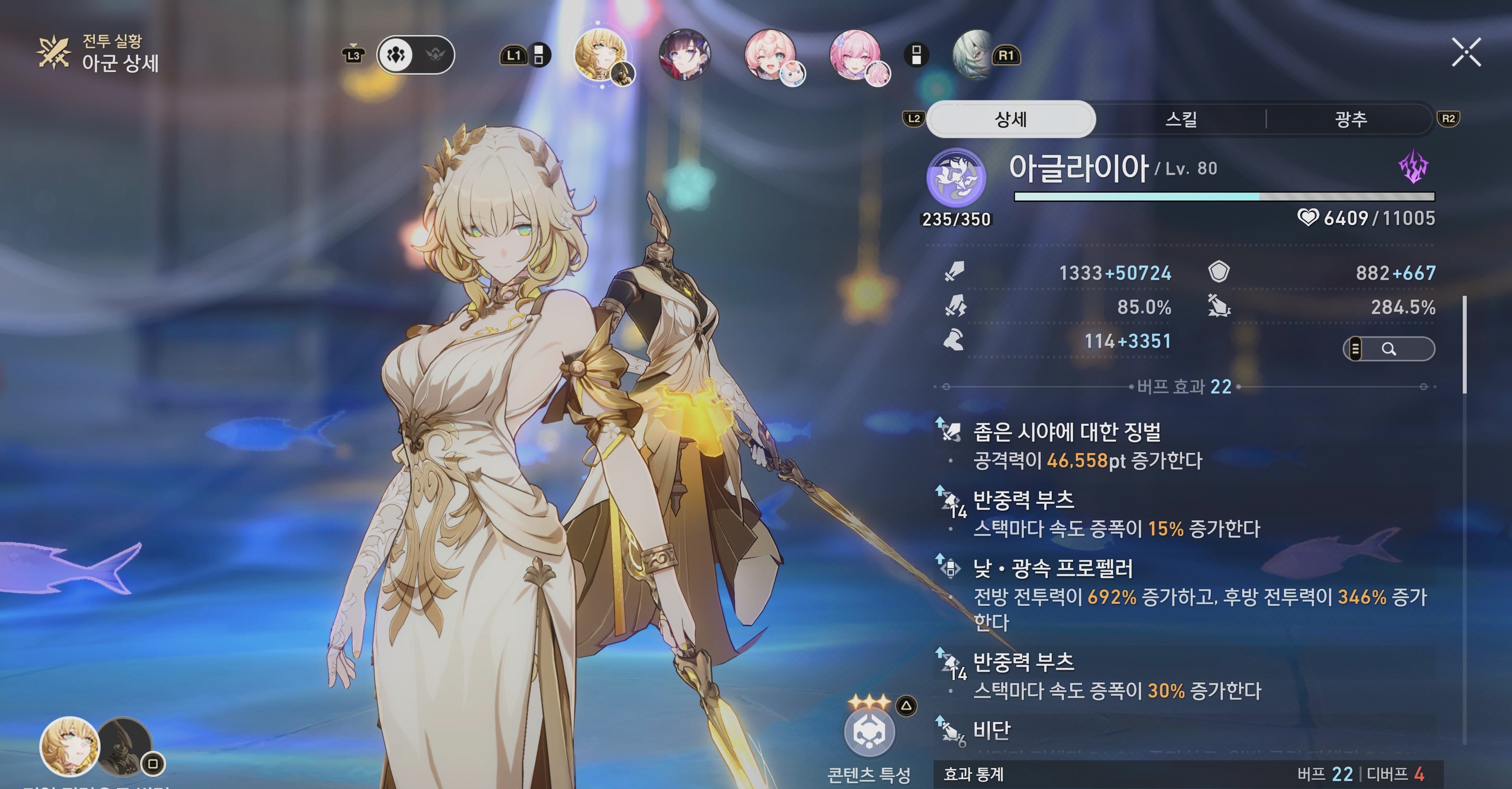Viewport: 1512px width, 789px height.
Task: Select the 상세 tab
Action: (1010, 120)
